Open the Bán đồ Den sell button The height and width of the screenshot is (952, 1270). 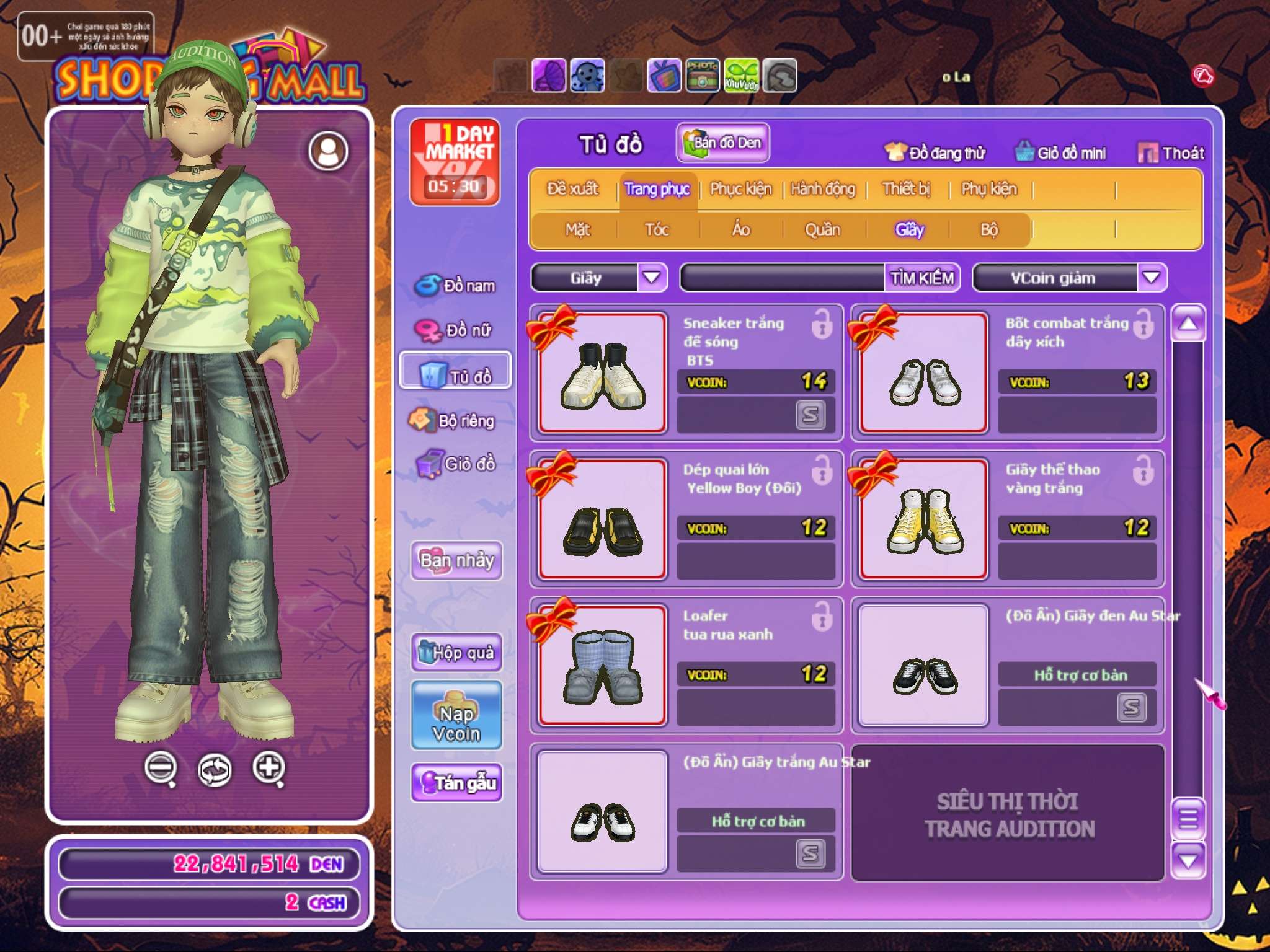tap(723, 143)
